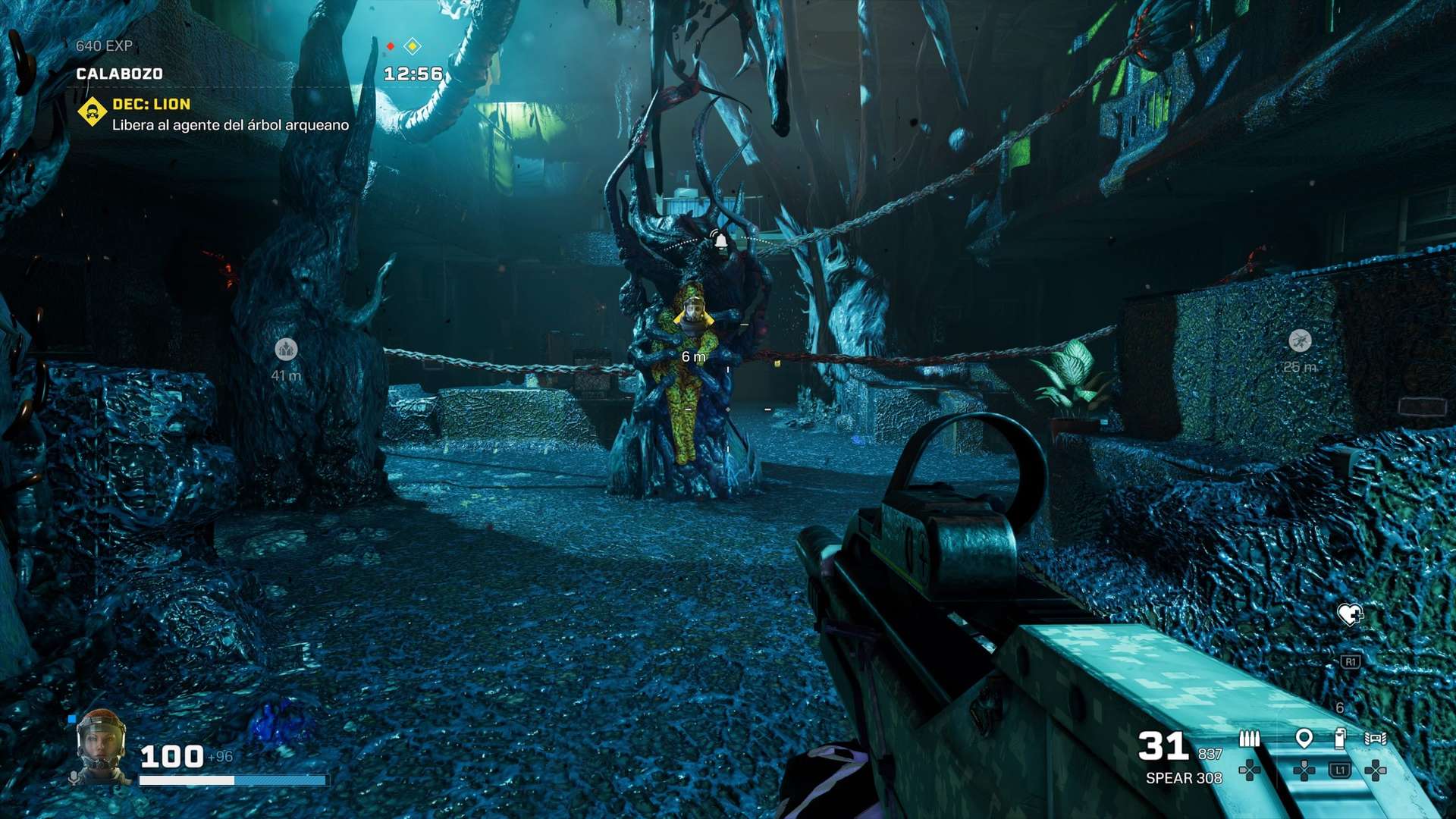Select the operator portrait

(x=100, y=744)
